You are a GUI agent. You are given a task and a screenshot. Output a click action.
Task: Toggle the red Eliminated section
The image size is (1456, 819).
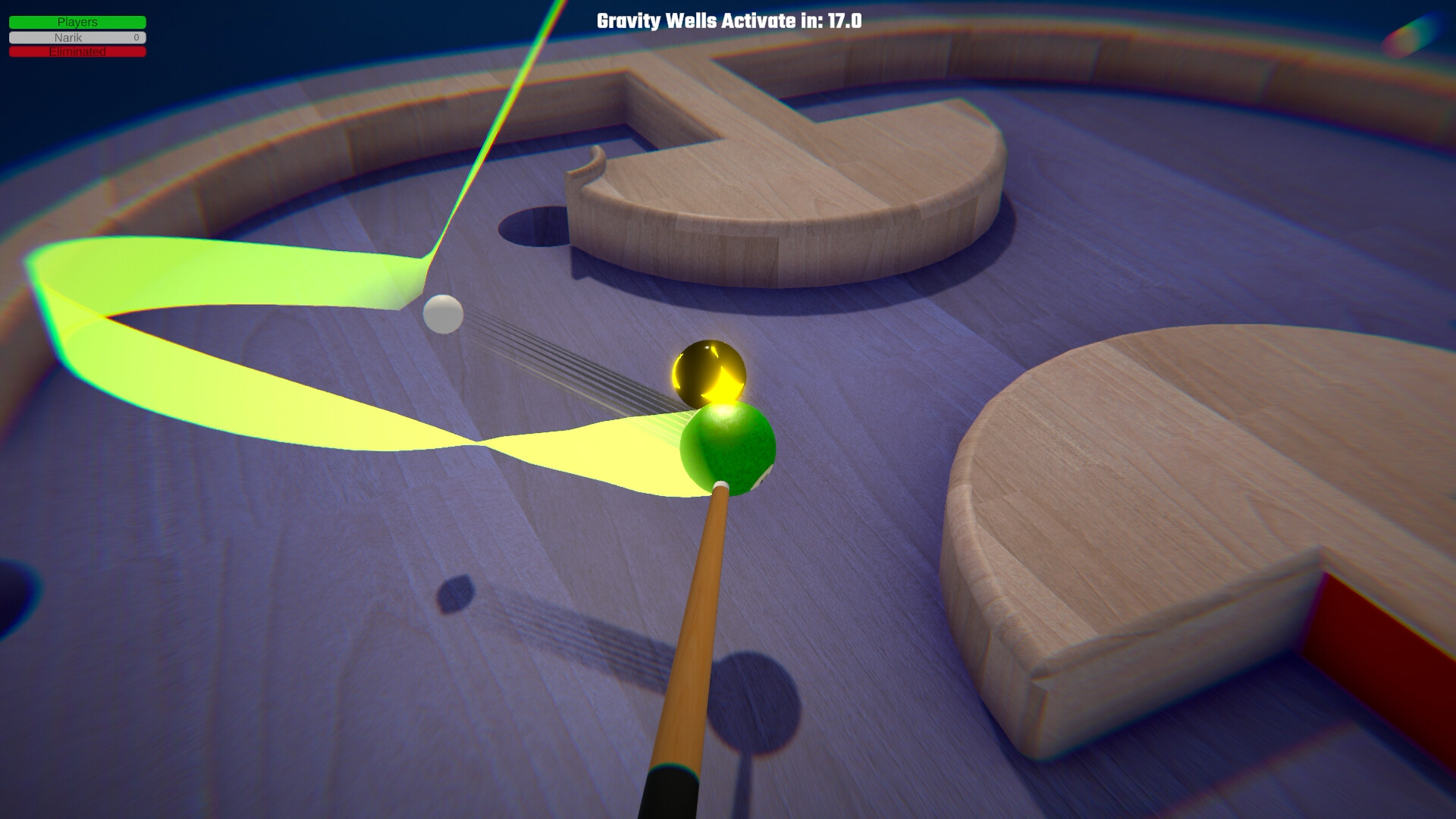point(76,52)
